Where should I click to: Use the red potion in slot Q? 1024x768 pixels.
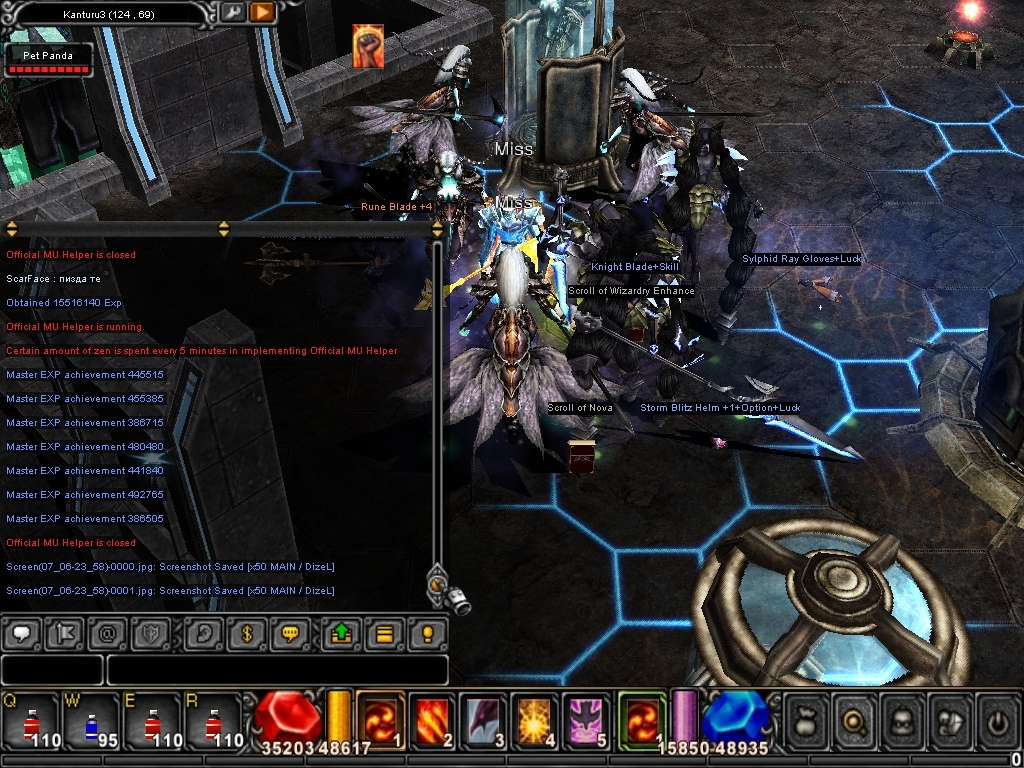(x=30, y=719)
